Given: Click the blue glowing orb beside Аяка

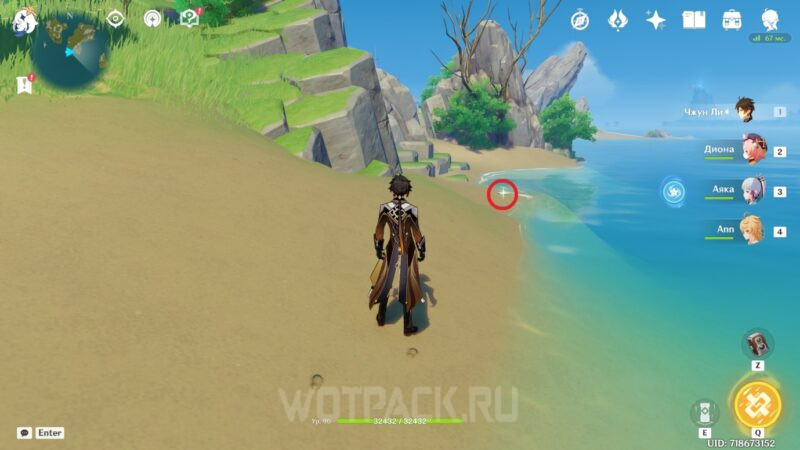Looking at the screenshot, I should [x=673, y=189].
